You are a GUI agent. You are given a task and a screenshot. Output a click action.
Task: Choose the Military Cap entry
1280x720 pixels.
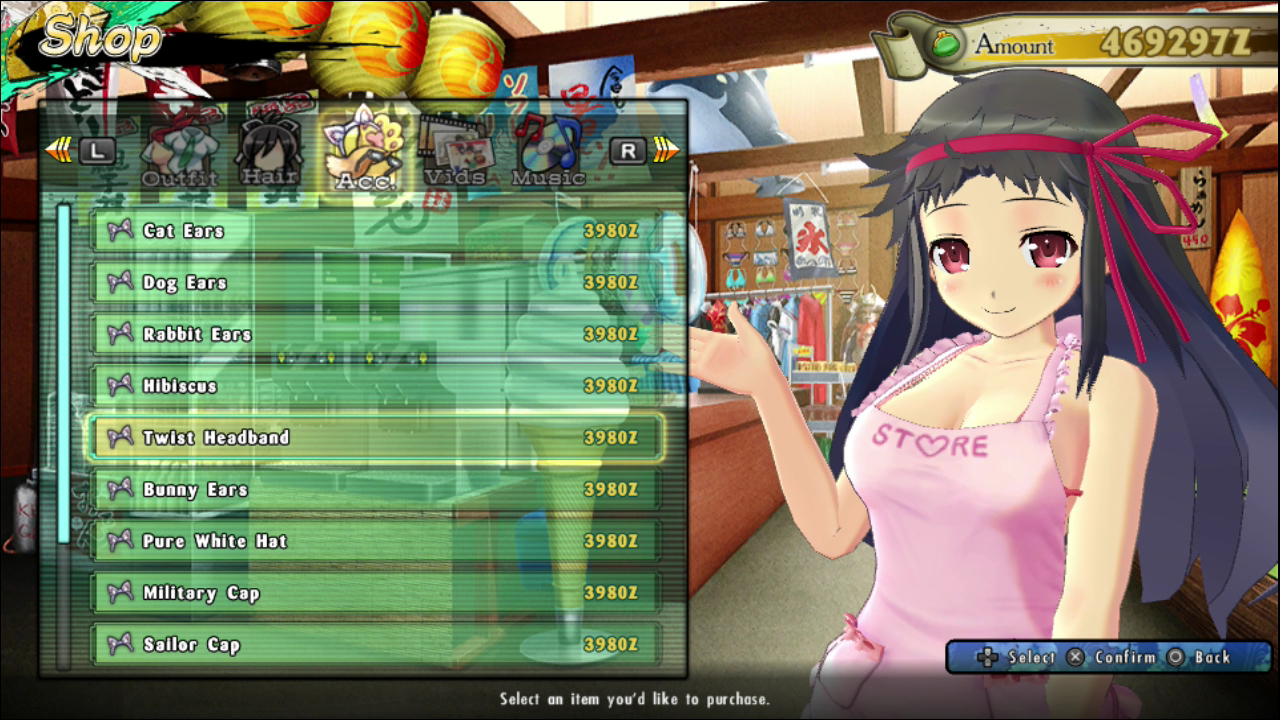pos(375,593)
